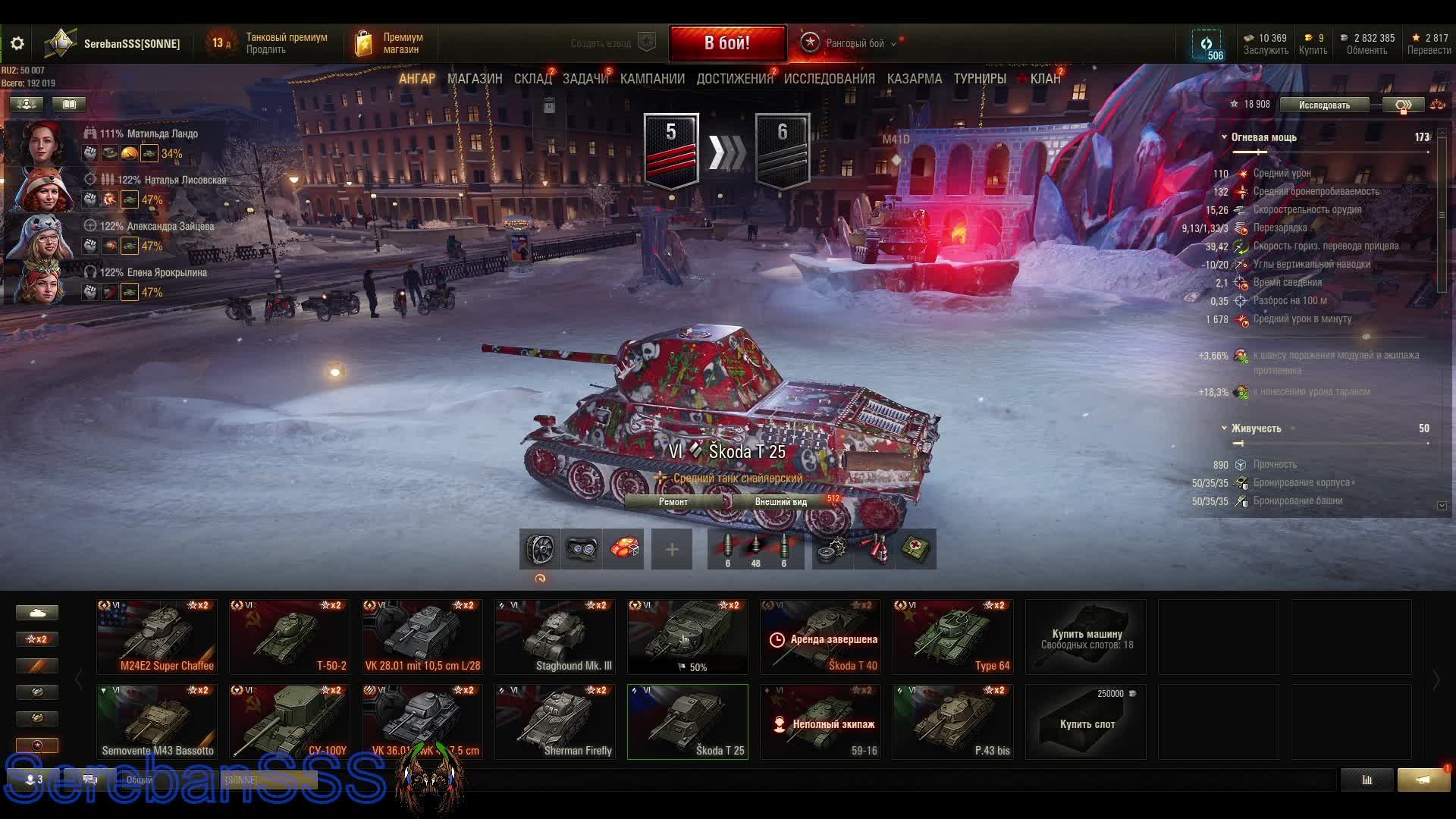The width and height of the screenshot is (1456, 819).
Task: Select the M24E2 Super Chaffee tank
Action: (x=157, y=637)
